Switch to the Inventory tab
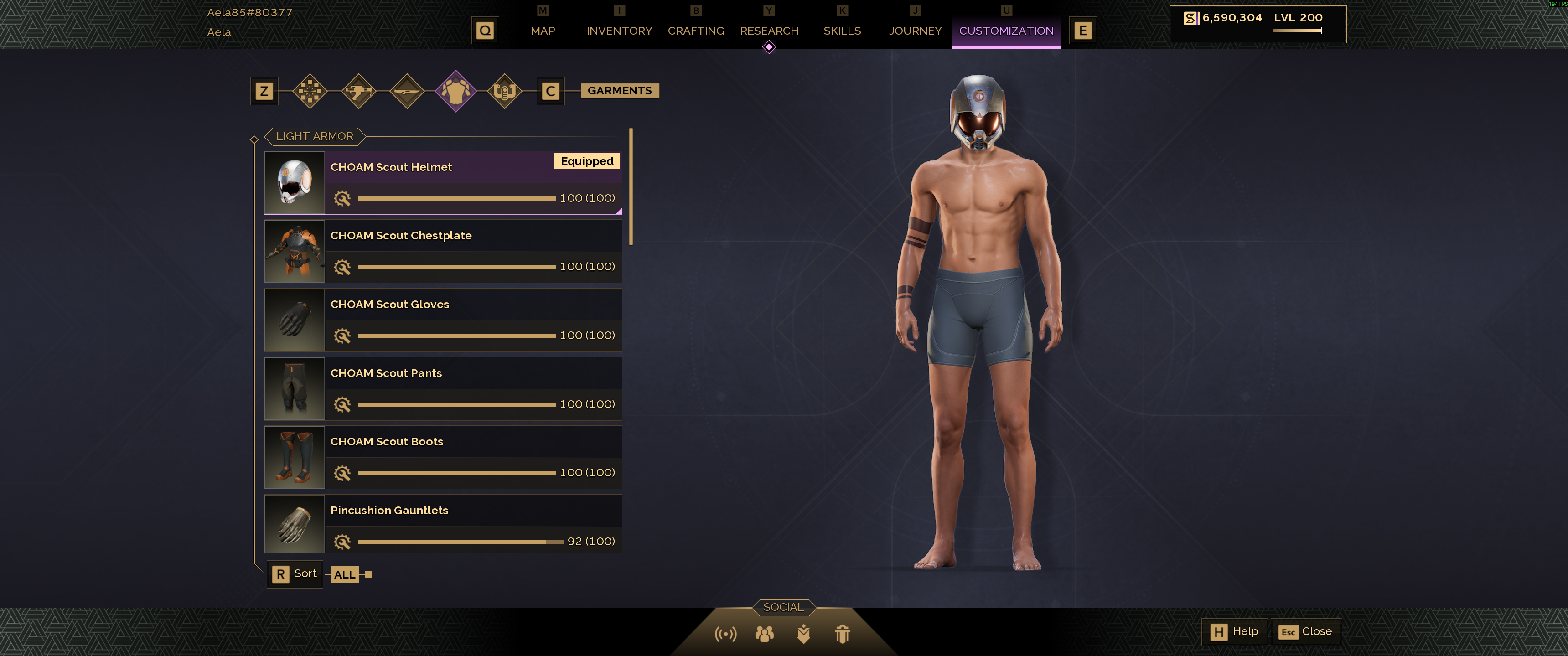Image resolution: width=1568 pixels, height=656 pixels. 618,31
